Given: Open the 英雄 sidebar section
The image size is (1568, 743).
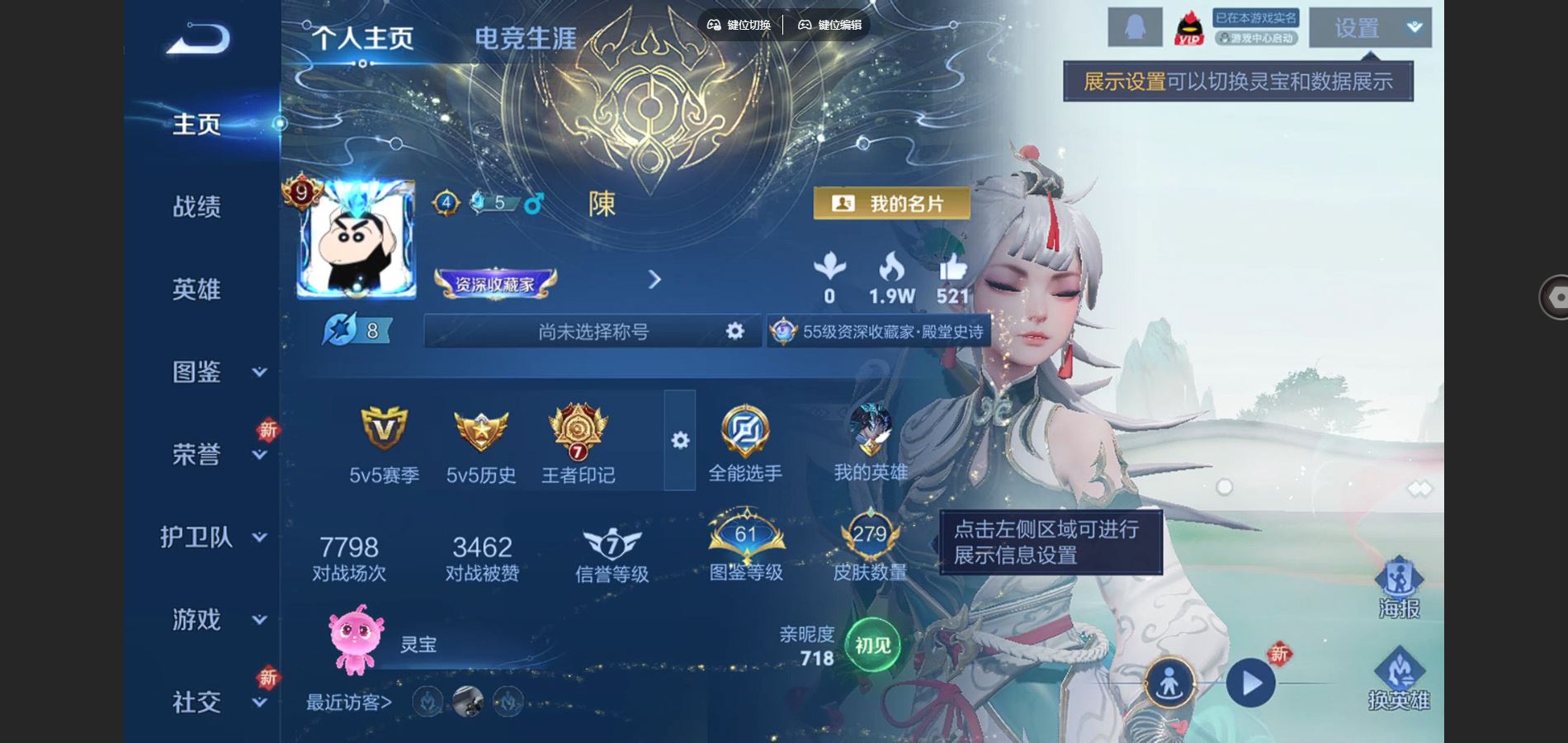Looking at the screenshot, I should tap(196, 289).
